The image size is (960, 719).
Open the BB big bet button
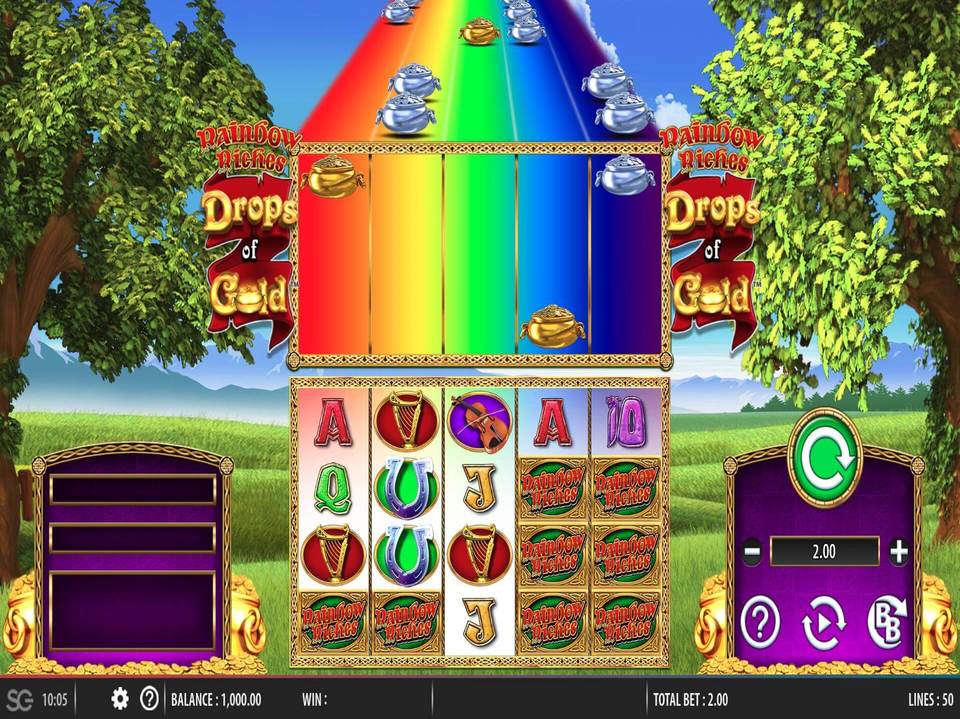coord(886,624)
